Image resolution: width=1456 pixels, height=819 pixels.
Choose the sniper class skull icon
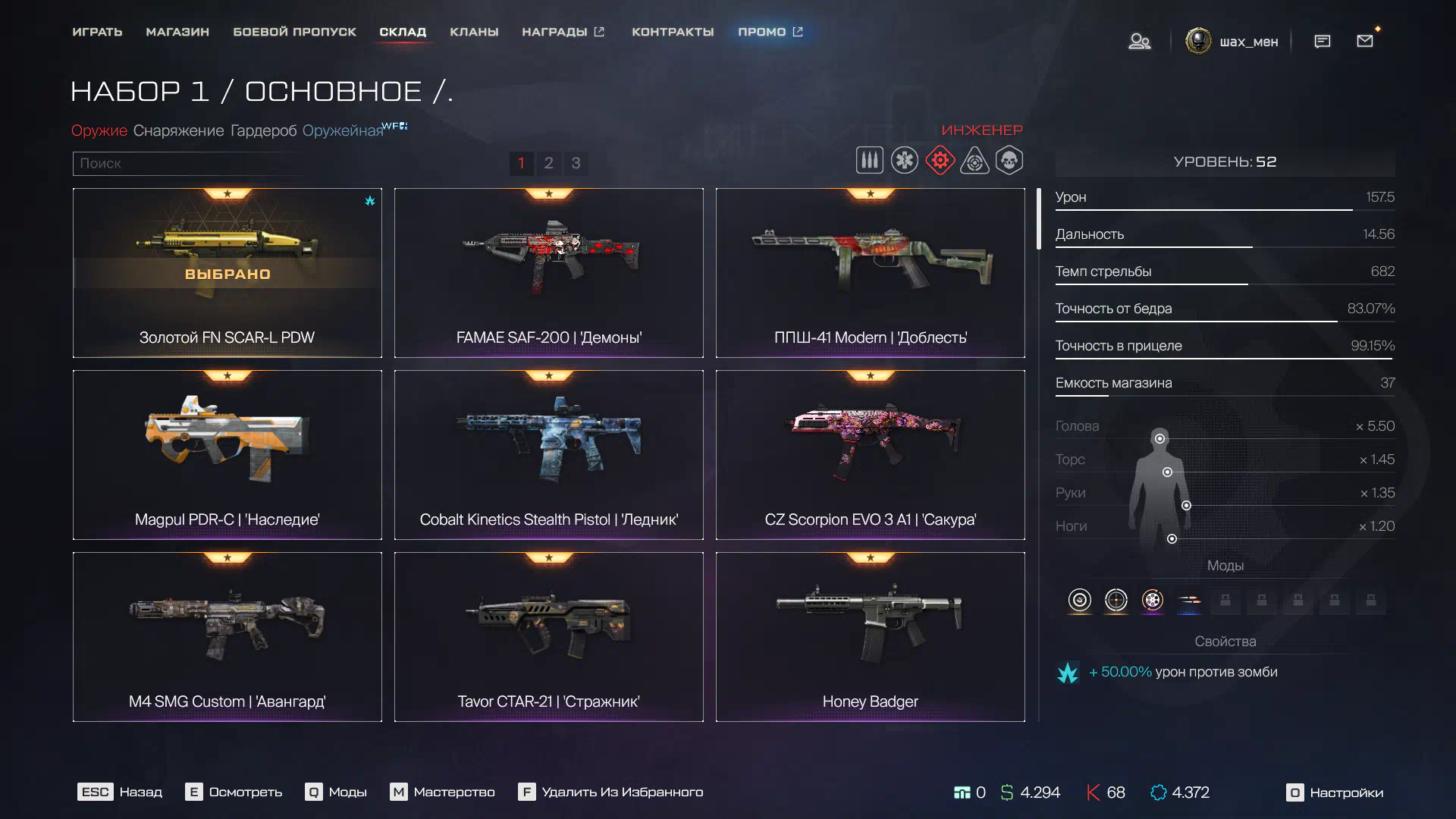pos(1009,161)
